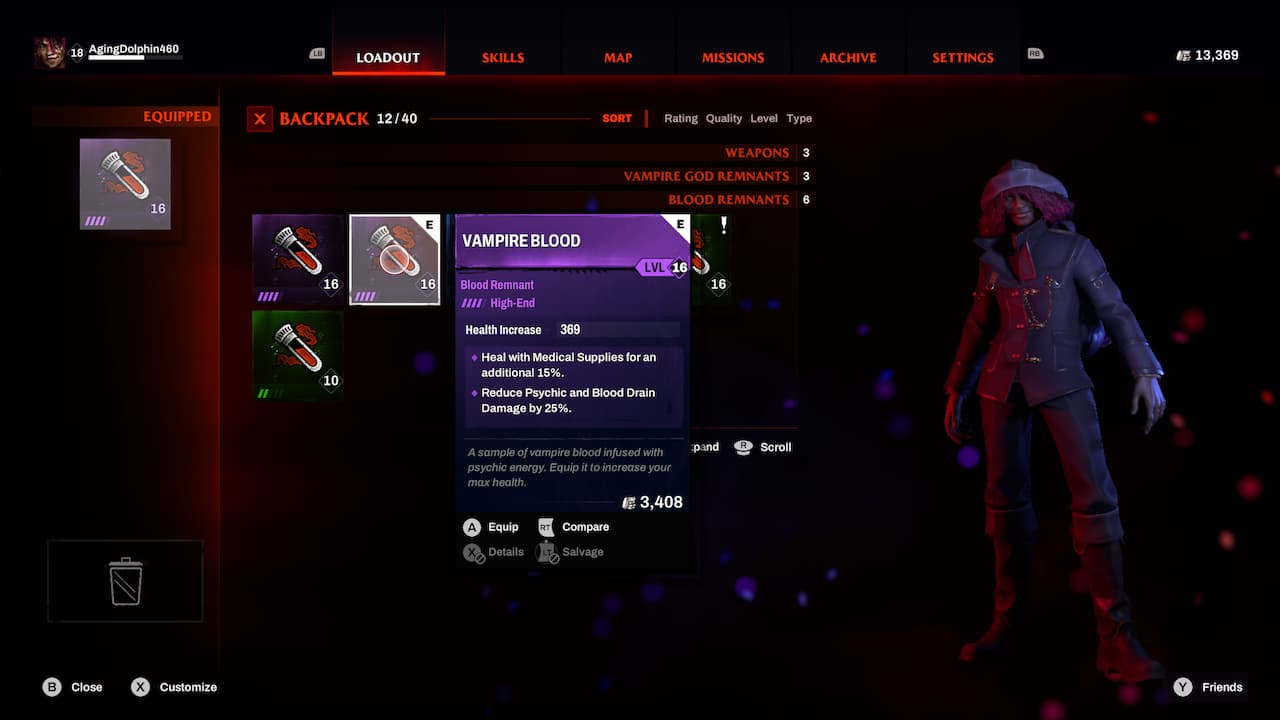Select the equipped Vampire Blood remnant icon
The height and width of the screenshot is (720, 1280).
pyautogui.click(x=124, y=183)
